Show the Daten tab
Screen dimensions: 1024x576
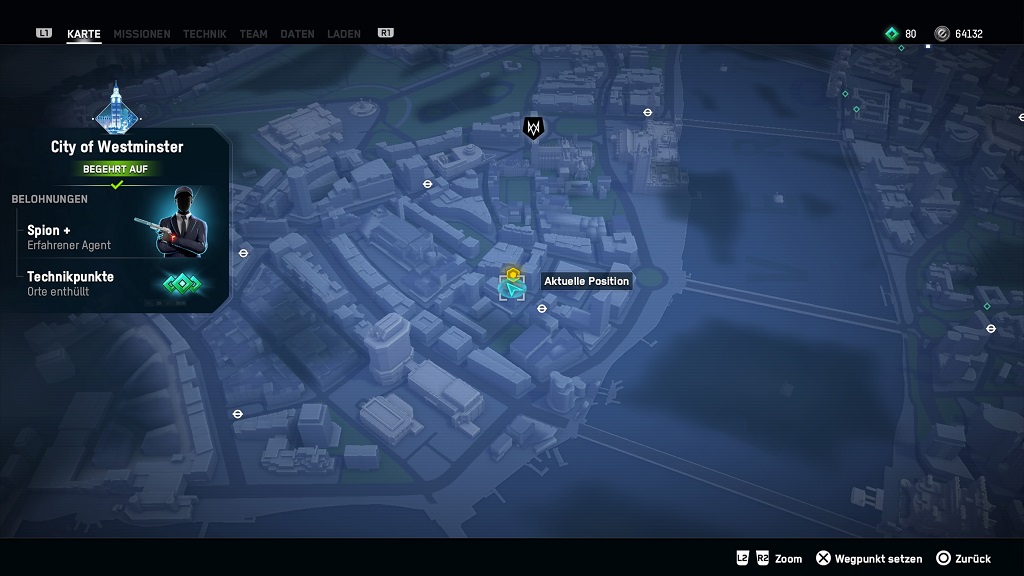click(297, 34)
